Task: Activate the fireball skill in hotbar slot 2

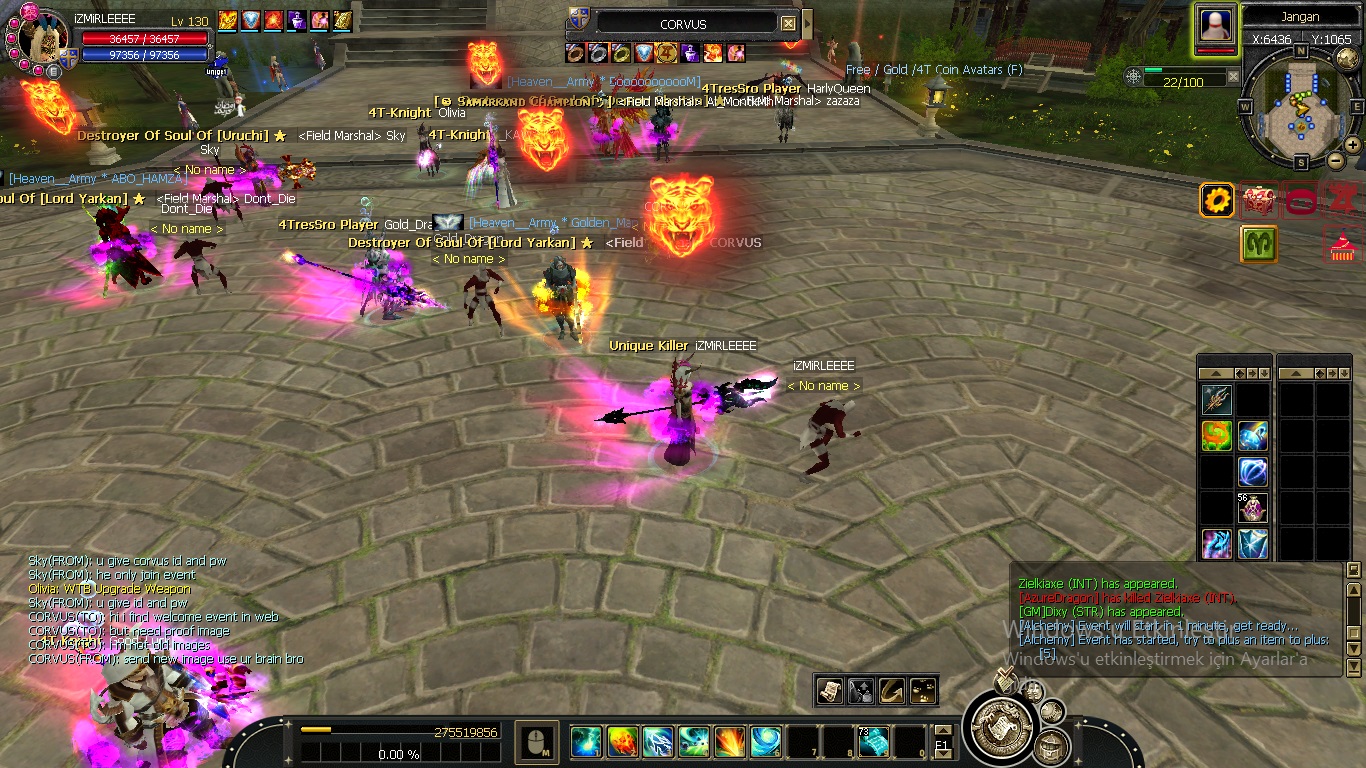Action: pos(622,741)
